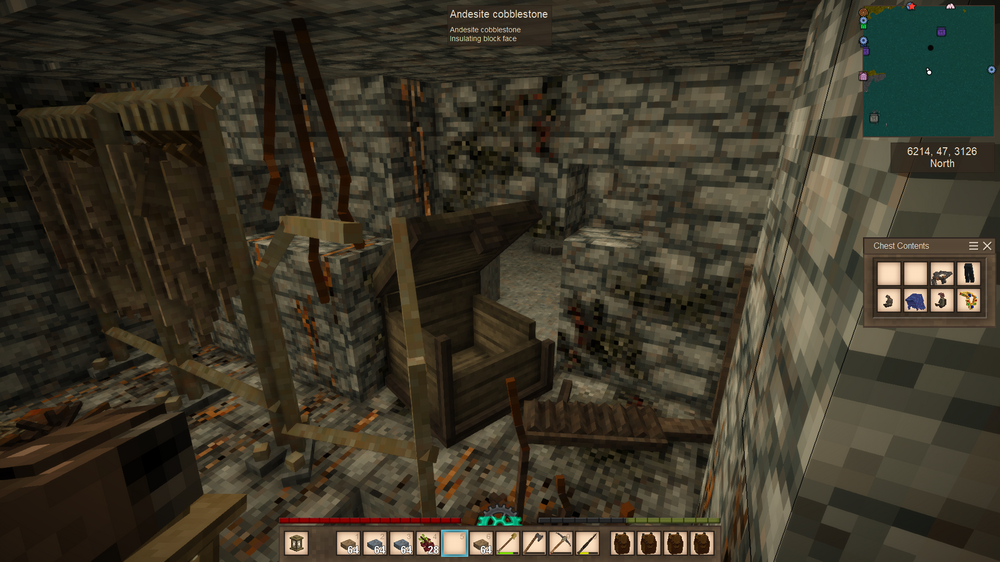Screen dimensions: 1000x562
Task: Equip the pickaxe from the hotbar
Action: [561, 543]
